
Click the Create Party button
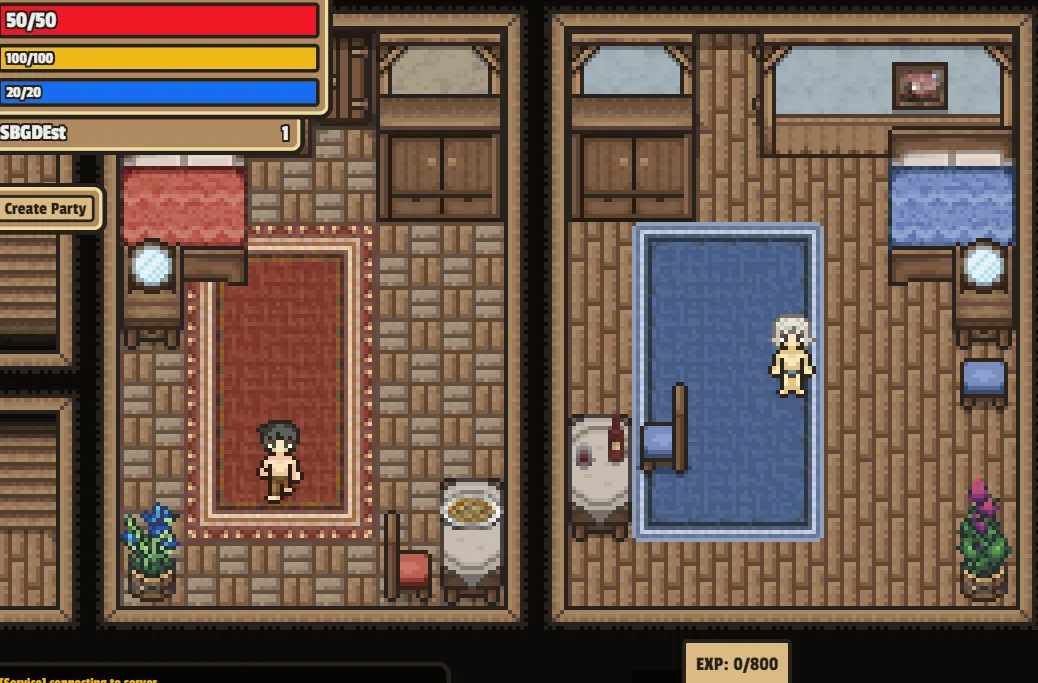pos(47,209)
